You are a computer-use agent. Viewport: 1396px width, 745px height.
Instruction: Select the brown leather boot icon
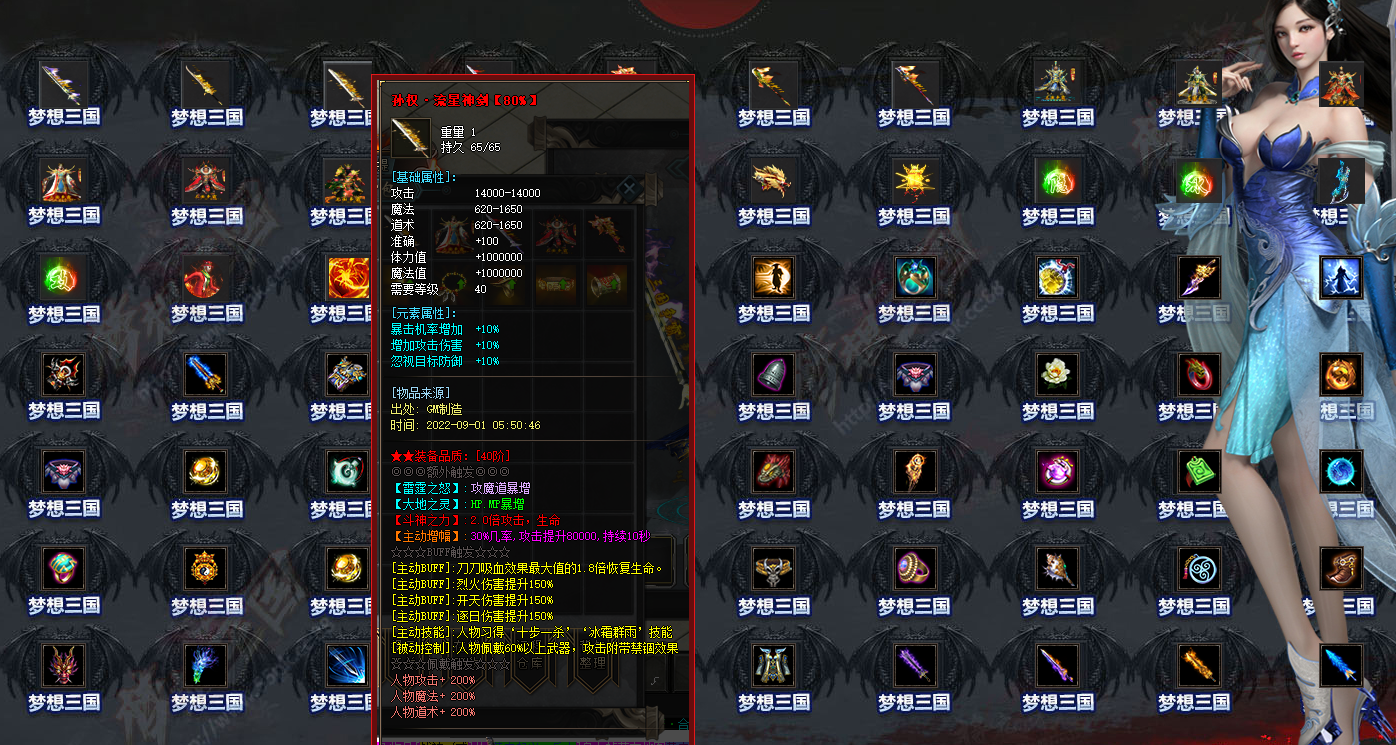[x=1341, y=568]
